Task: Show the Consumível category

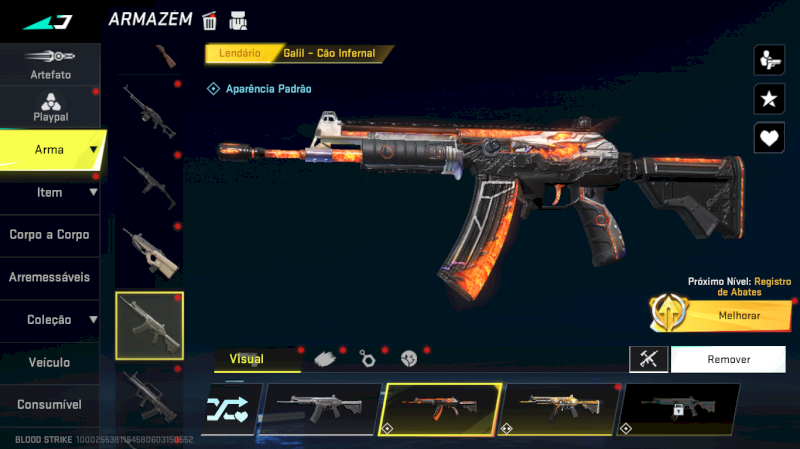Action: tap(50, 405)
